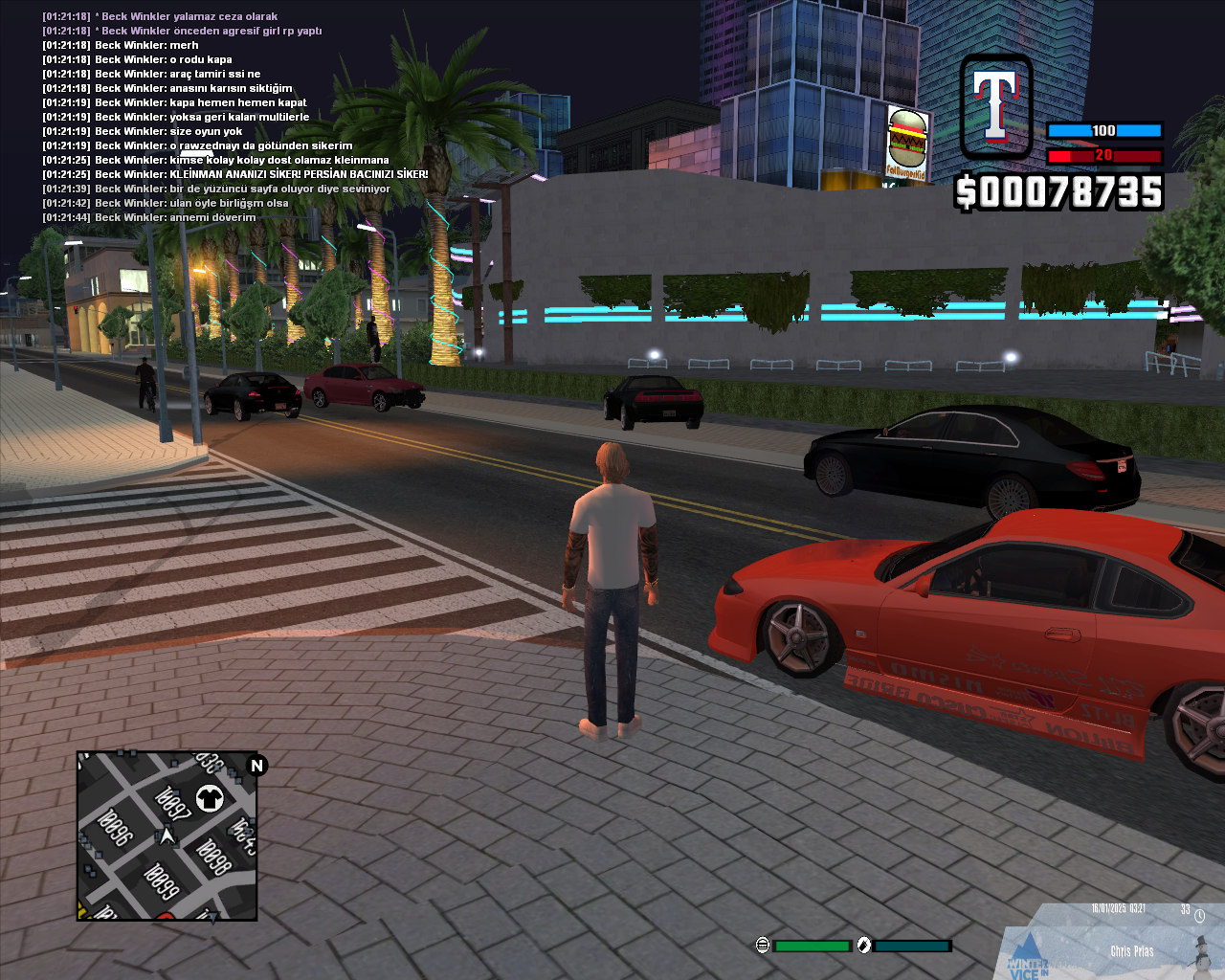The height and width of the screenshot is (980, 1225).
Task: Select the N north compass marker
Action: click(256, 766)
